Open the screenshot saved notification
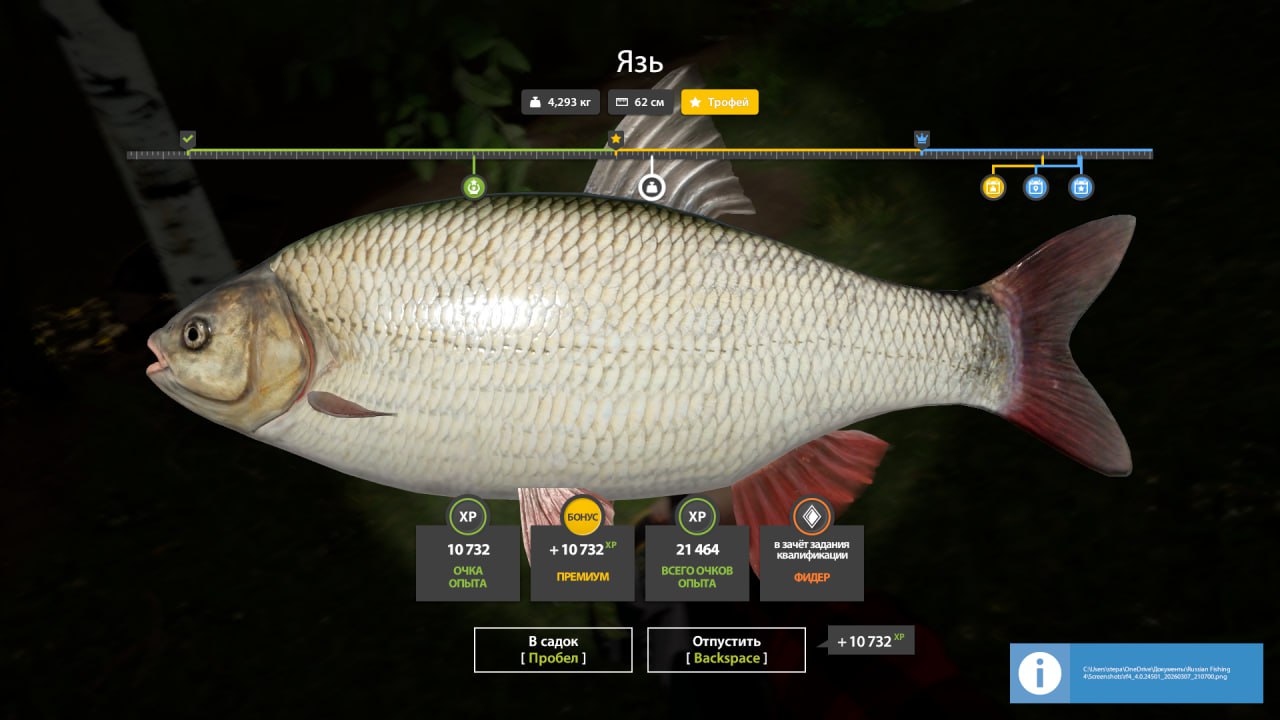This screenshot has height=720, width=1280. [1136, 673]
